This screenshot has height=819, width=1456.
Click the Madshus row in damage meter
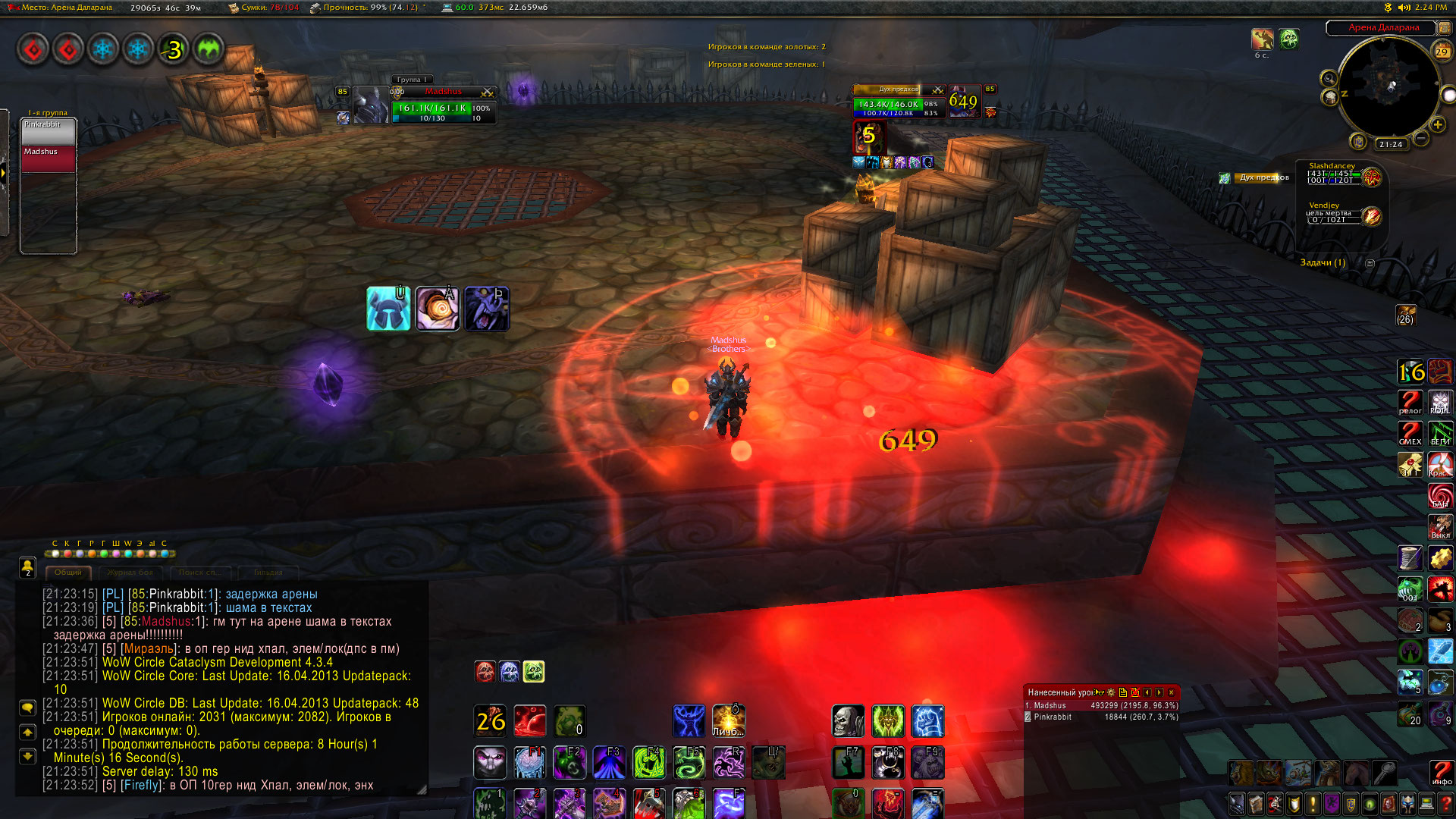pos(1100,705)
